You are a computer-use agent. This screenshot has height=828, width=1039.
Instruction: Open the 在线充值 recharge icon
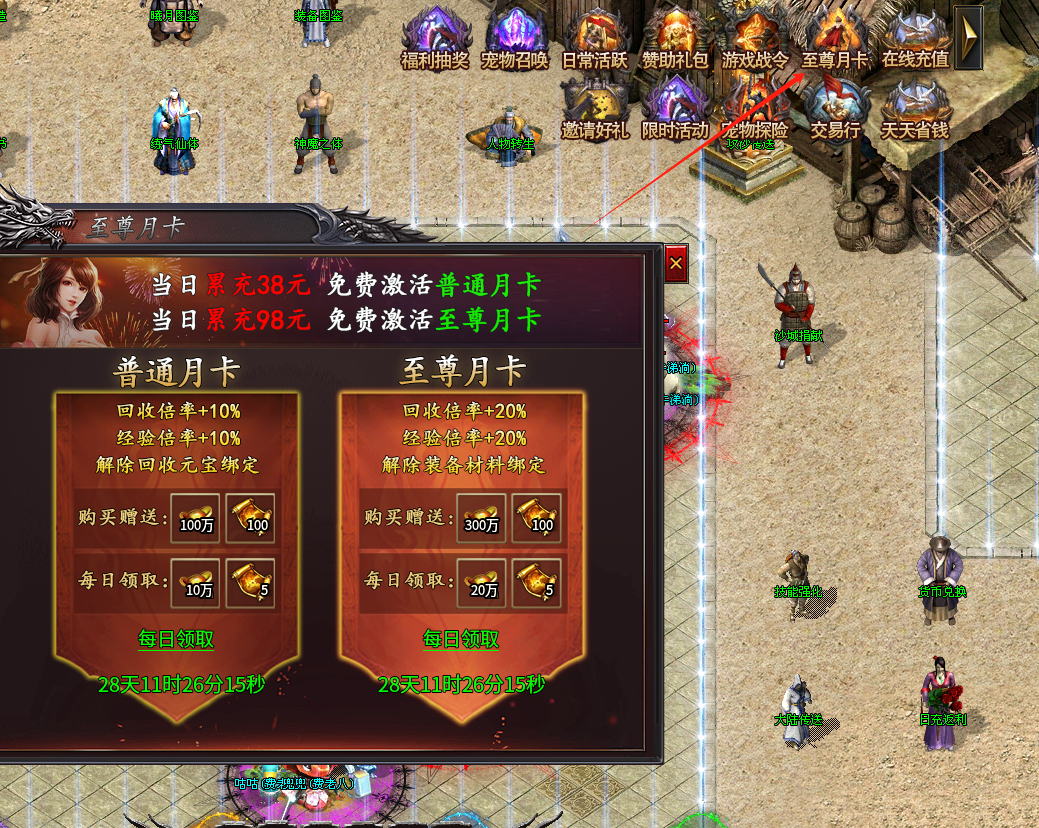(915, 40)
